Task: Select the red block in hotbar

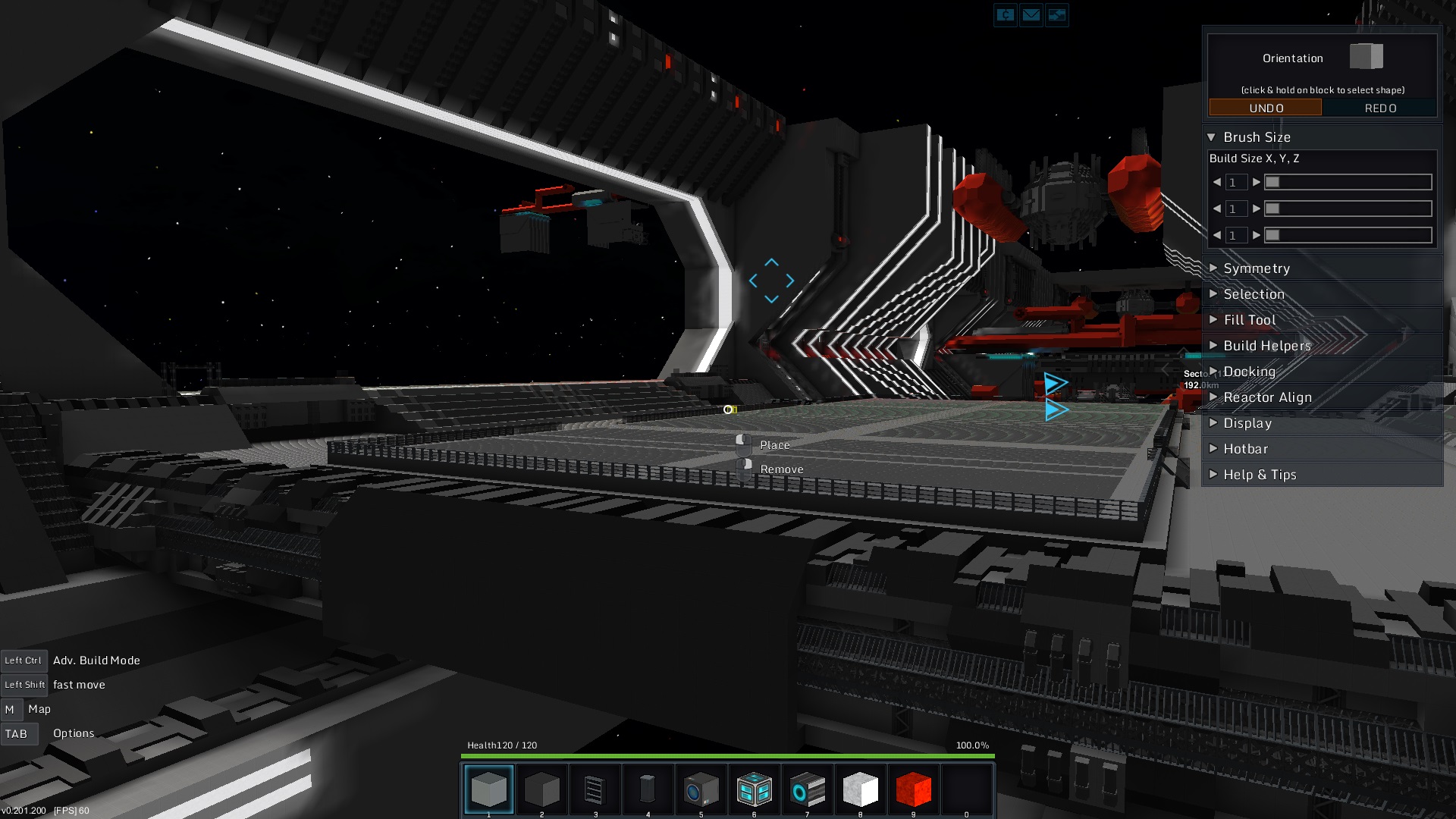Action: (x=913, y=789)
